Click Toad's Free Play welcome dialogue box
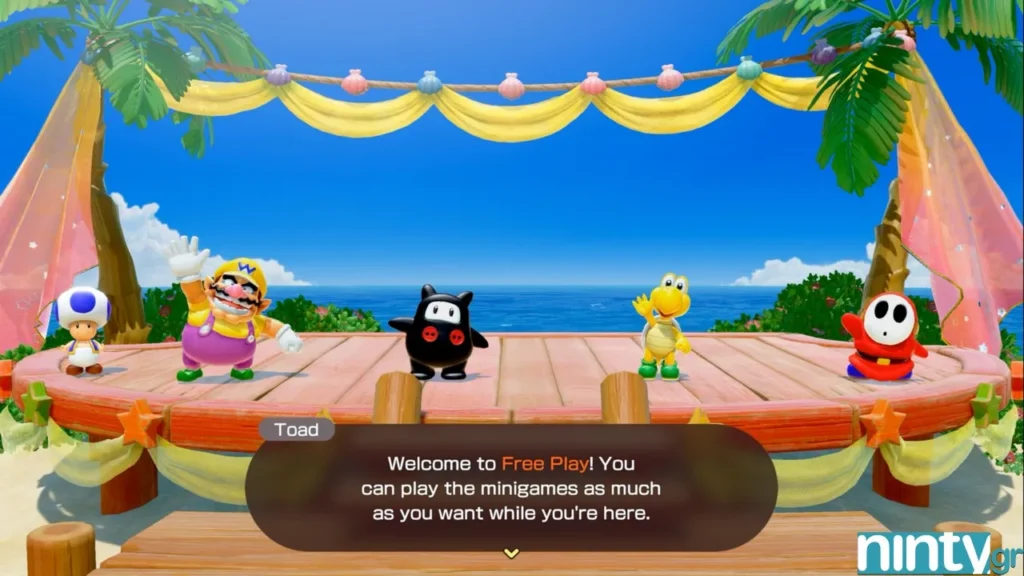This screenshot has height=576, width=1024. [511, 489]
